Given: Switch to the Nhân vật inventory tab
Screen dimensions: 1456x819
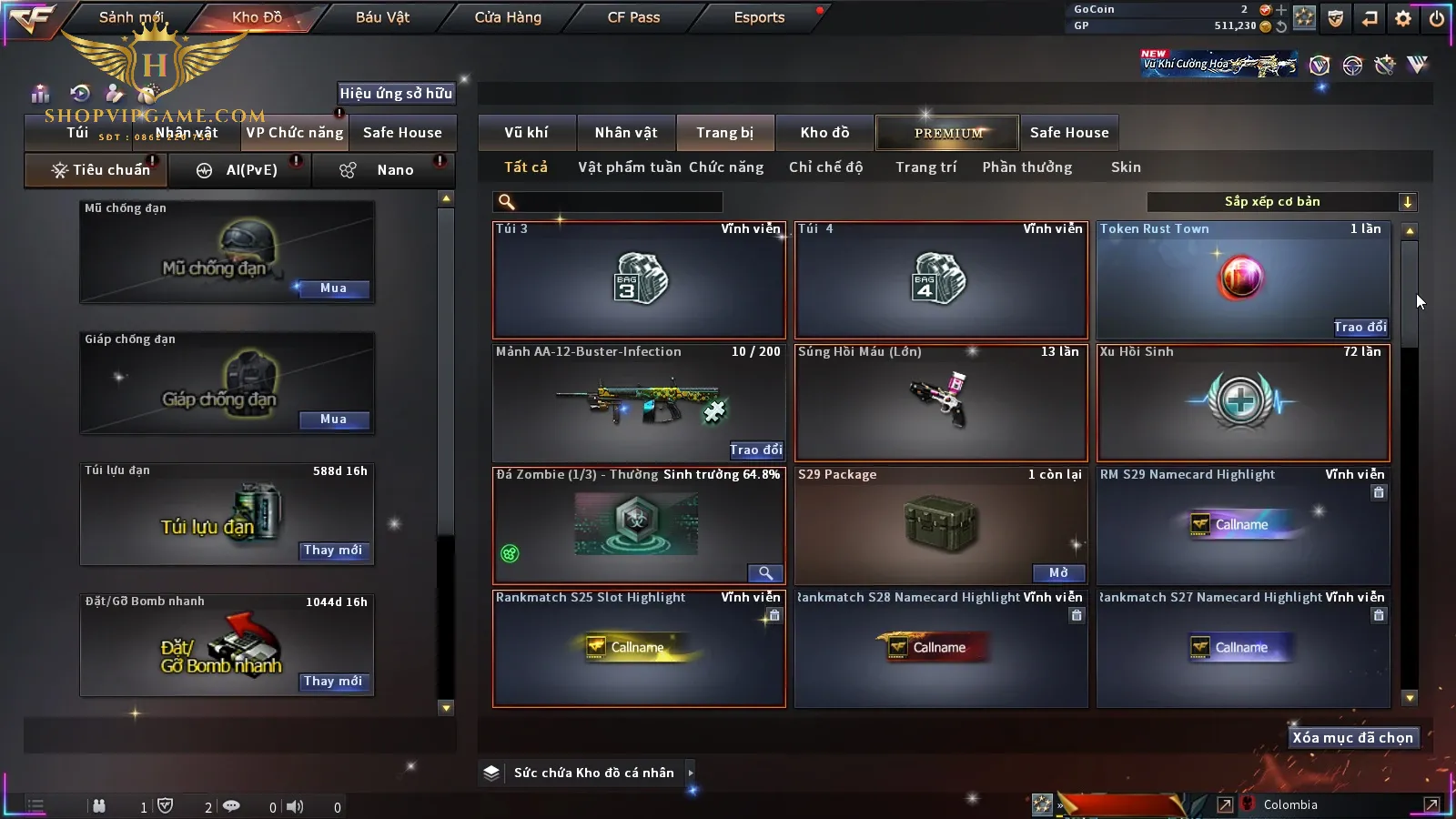Looking at the screenshot, I should tap(626, 133).
